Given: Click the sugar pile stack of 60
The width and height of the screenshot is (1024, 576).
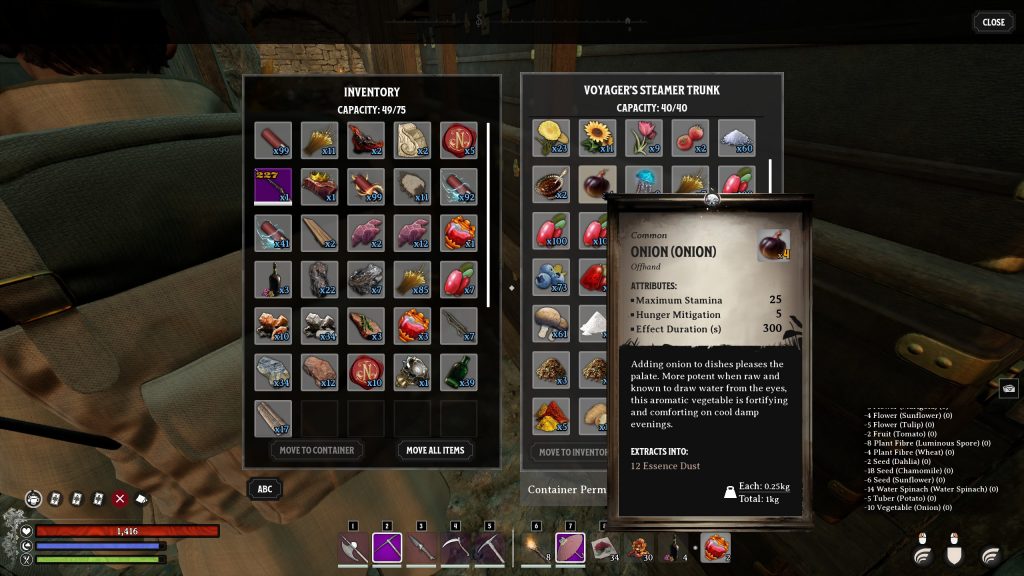Looking at the screenshot, I should click(736, 138).
